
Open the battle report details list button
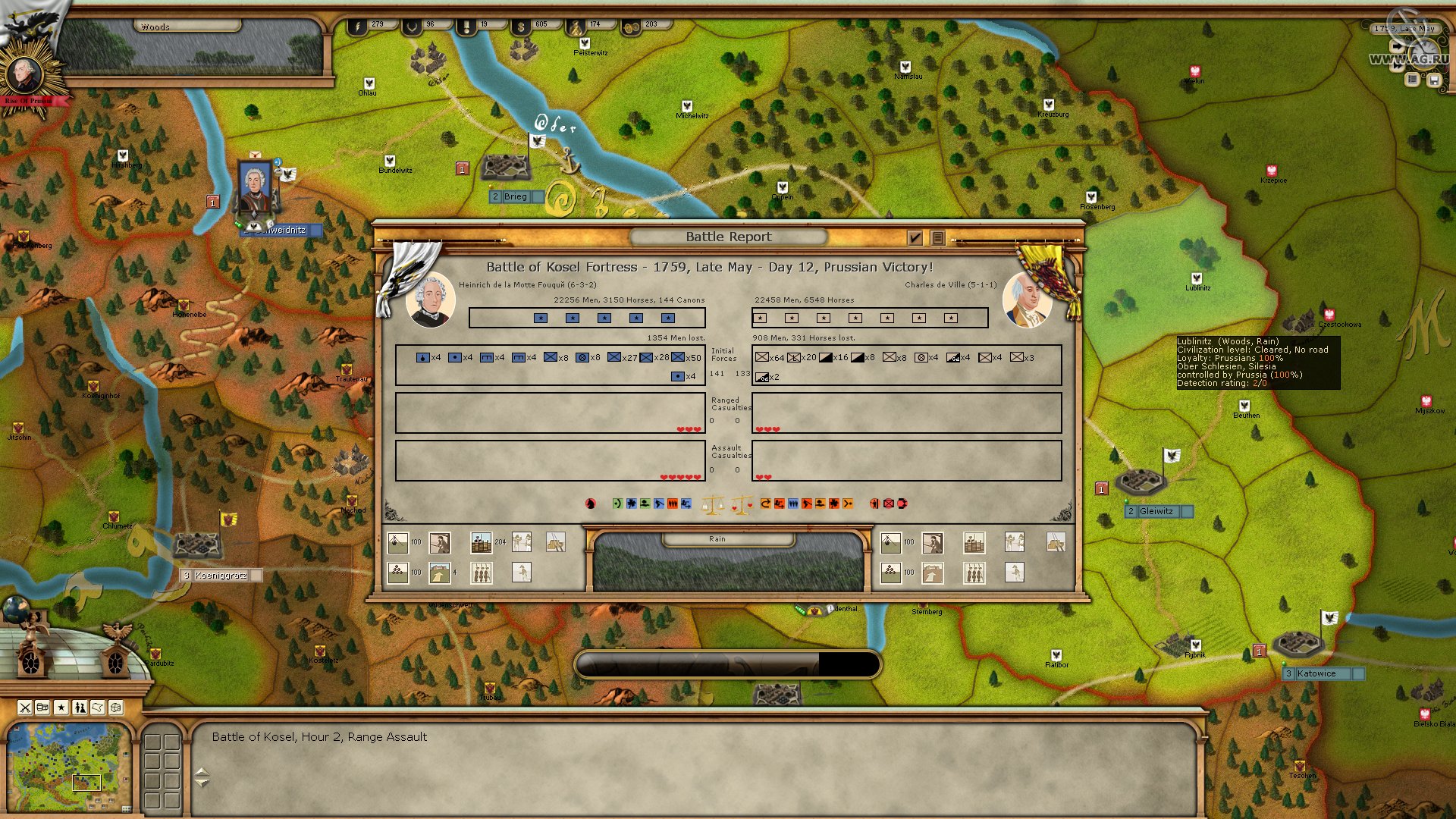(937, 238)
